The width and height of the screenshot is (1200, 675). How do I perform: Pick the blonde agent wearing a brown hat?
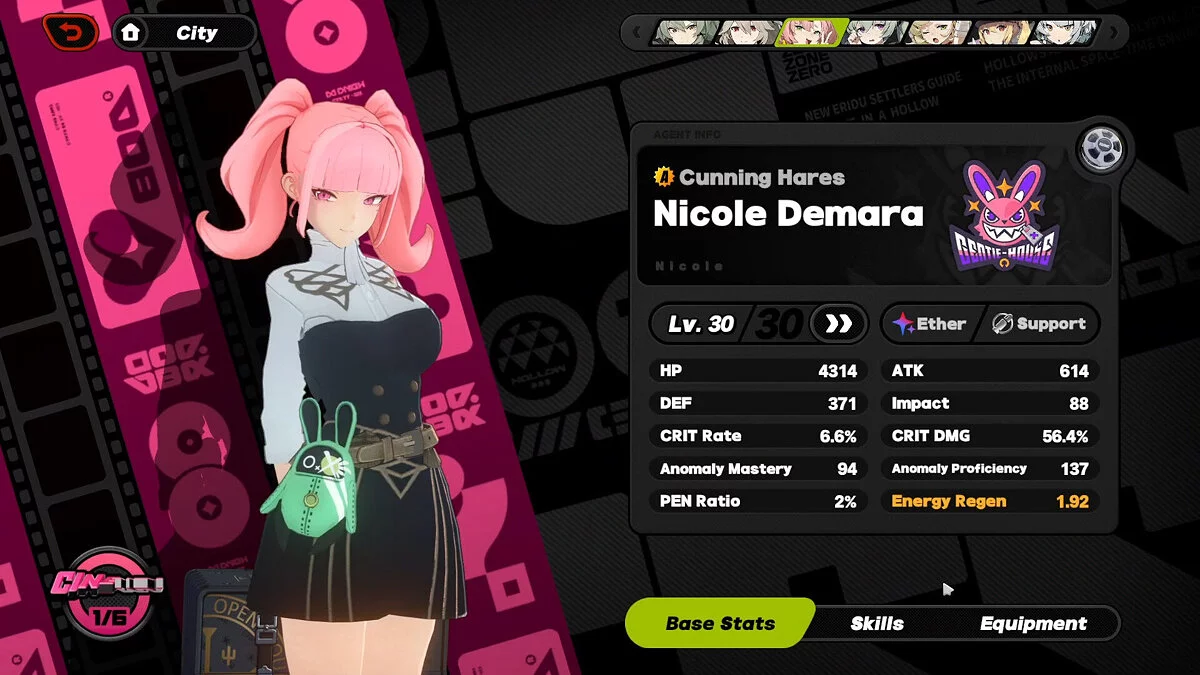pos(1003,33)
